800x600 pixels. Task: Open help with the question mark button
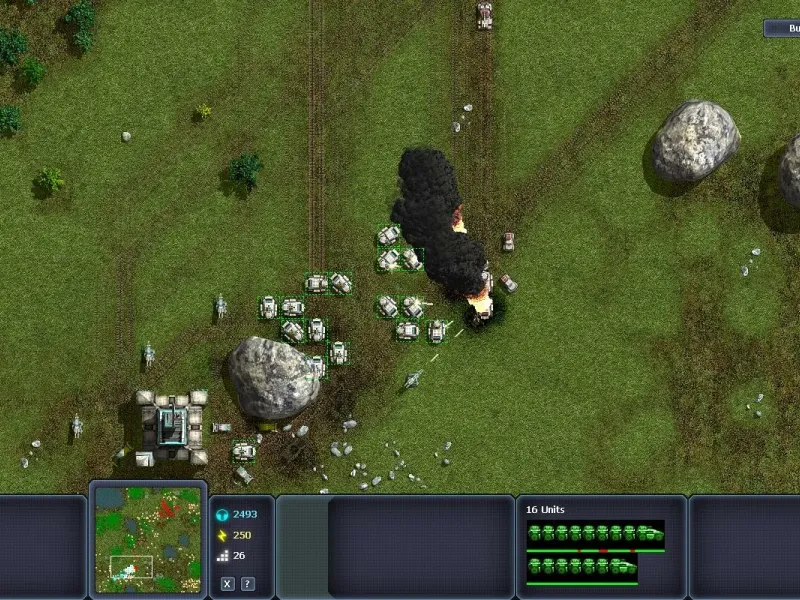(247, 584)
